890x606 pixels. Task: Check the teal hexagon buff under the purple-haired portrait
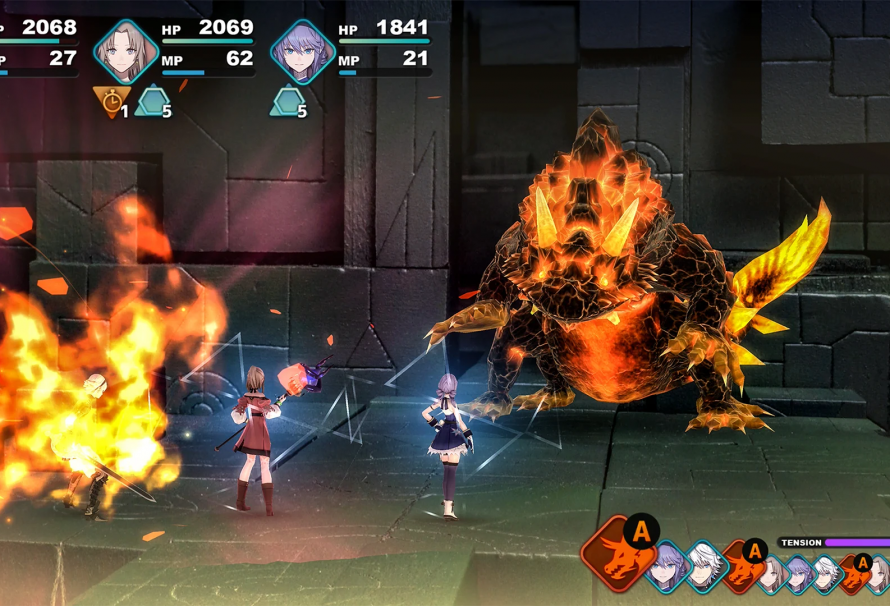(x=286, y=101)
